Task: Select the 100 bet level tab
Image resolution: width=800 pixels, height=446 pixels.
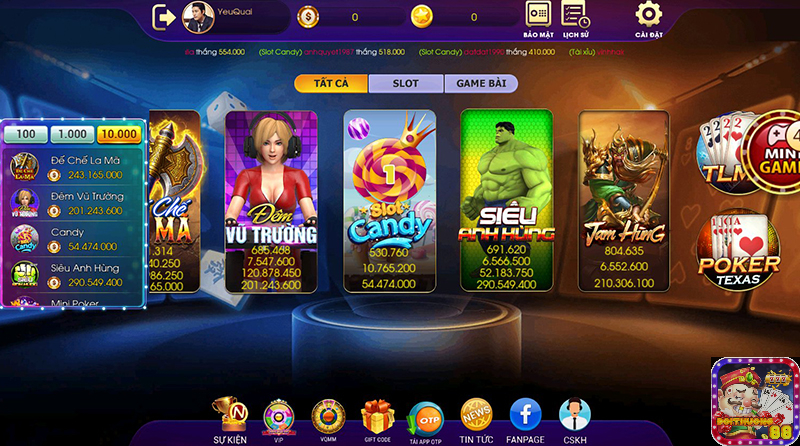Action: tap(26, 135)
